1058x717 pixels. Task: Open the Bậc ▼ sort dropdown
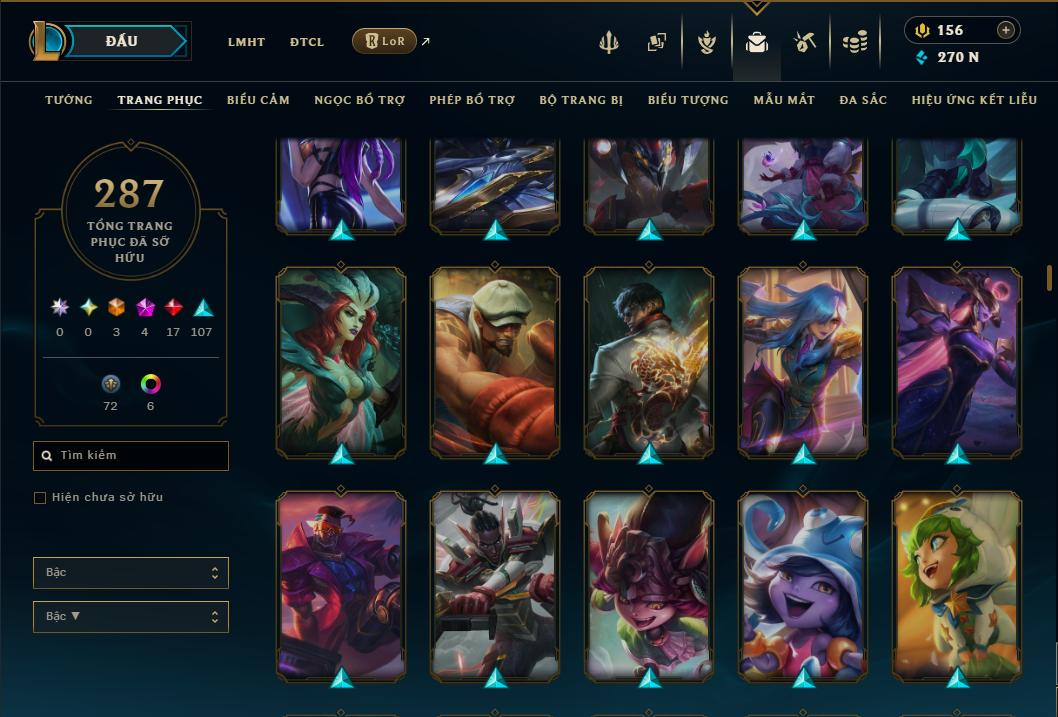131,616
